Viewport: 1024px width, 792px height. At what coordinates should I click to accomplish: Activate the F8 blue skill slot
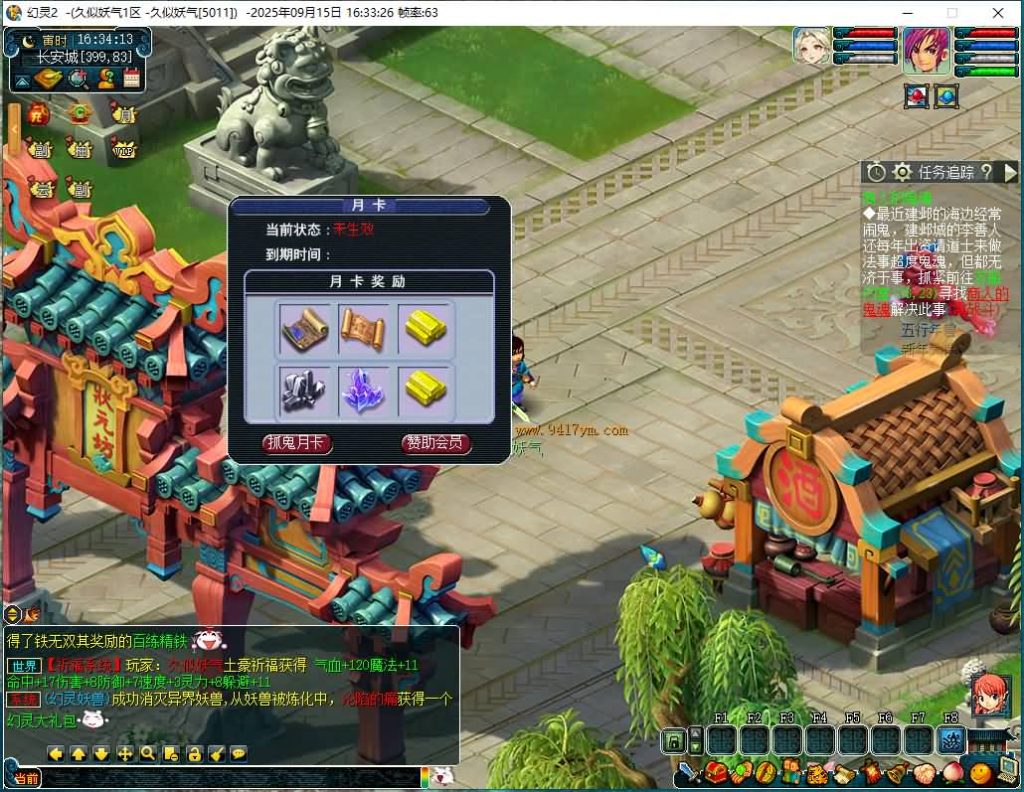click(x=951, y=740)
